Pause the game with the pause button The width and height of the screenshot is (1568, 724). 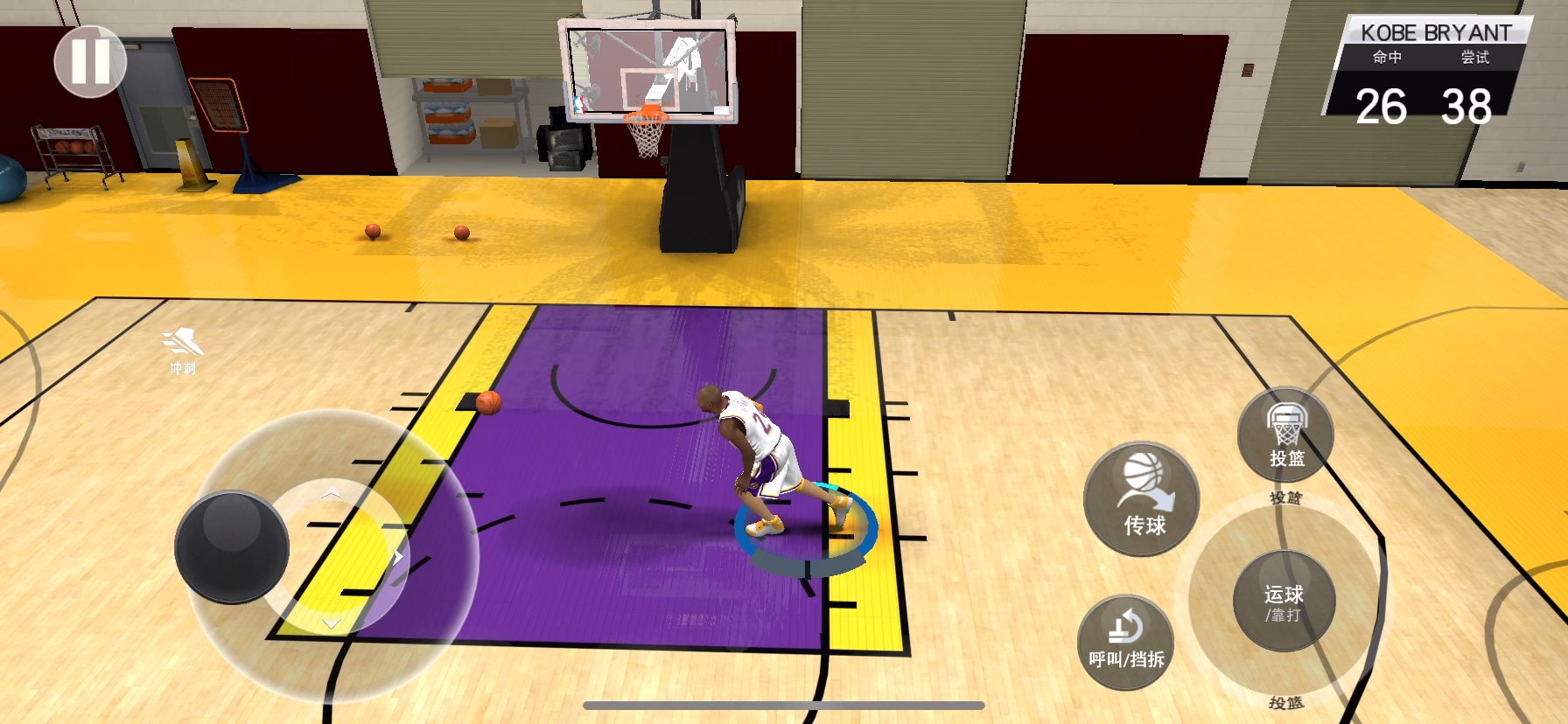point(90,61)
